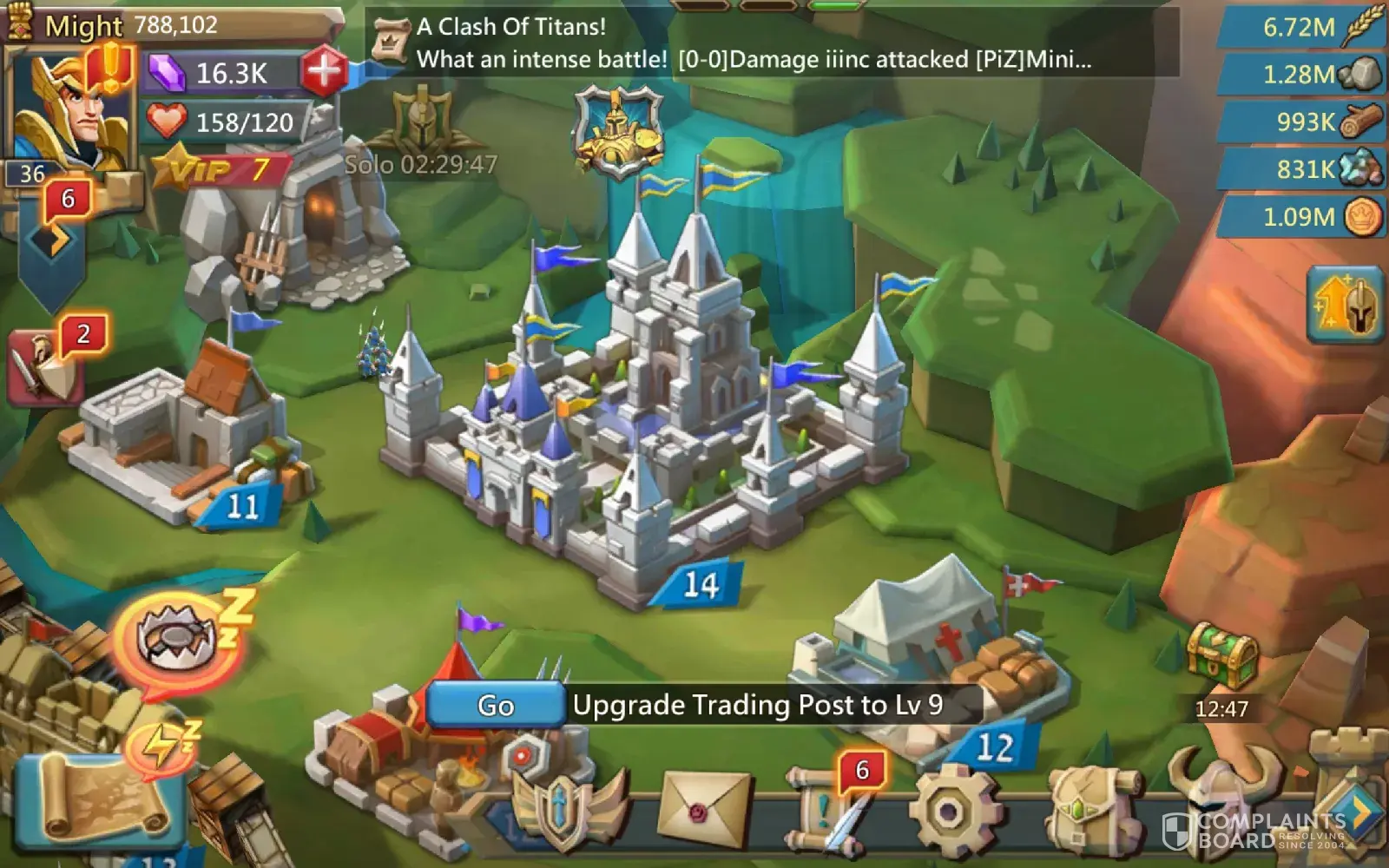
Task: Tap the Go button for Trading Post upgrade
Action: click(x=495, y=705)
